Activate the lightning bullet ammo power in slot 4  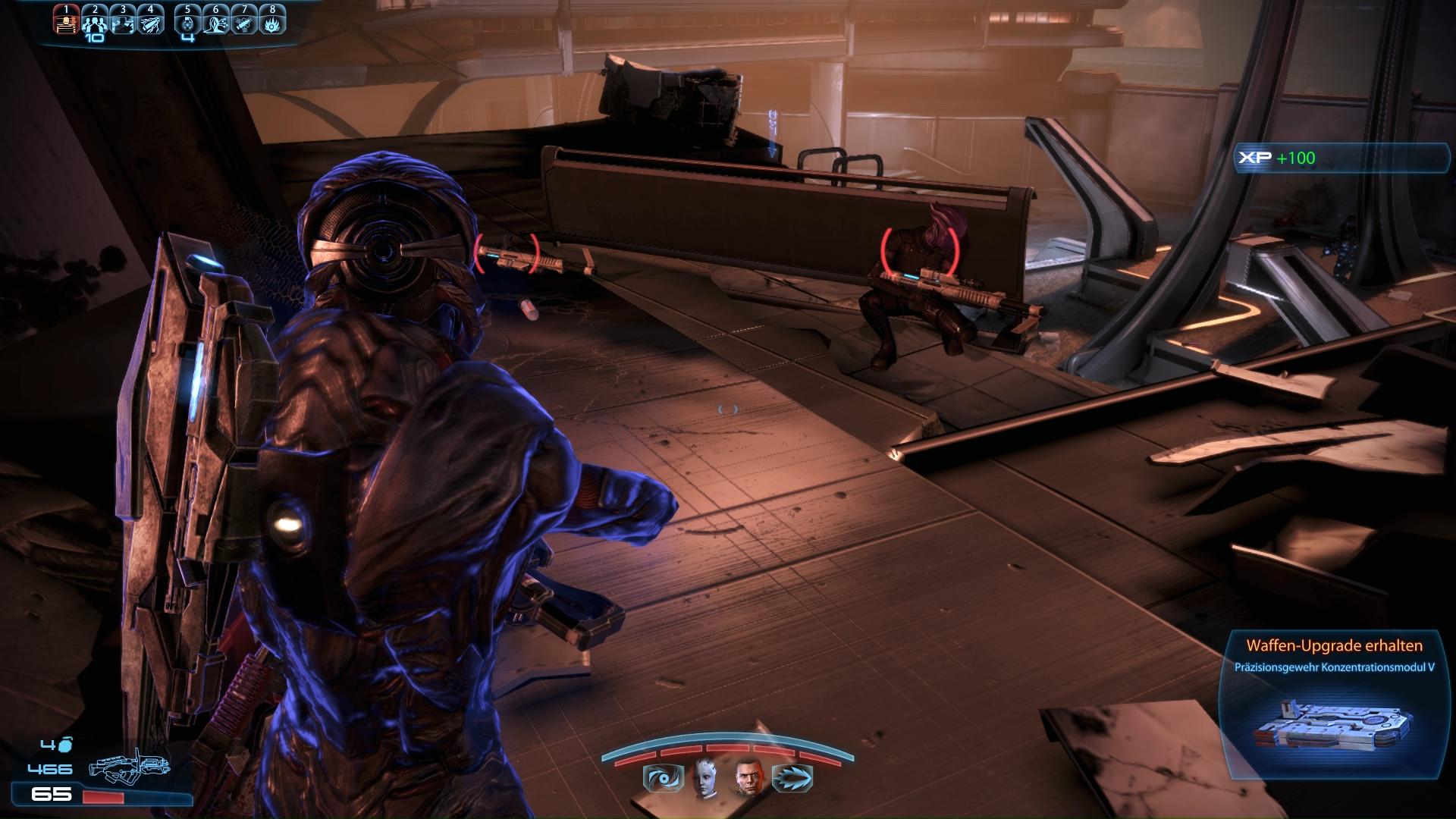tap(151, 22)
